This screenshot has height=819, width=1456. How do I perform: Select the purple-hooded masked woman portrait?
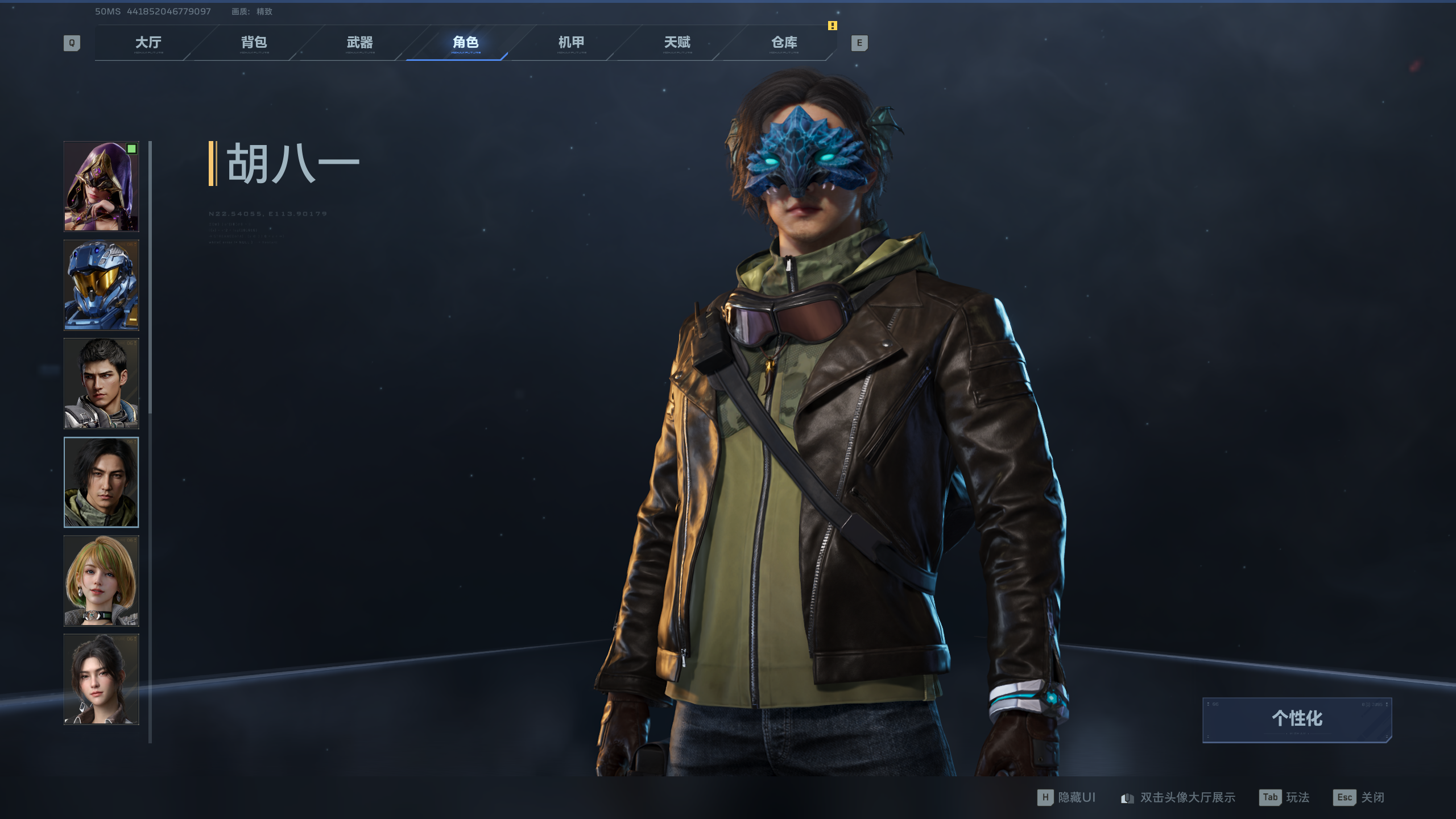[101, 187]
